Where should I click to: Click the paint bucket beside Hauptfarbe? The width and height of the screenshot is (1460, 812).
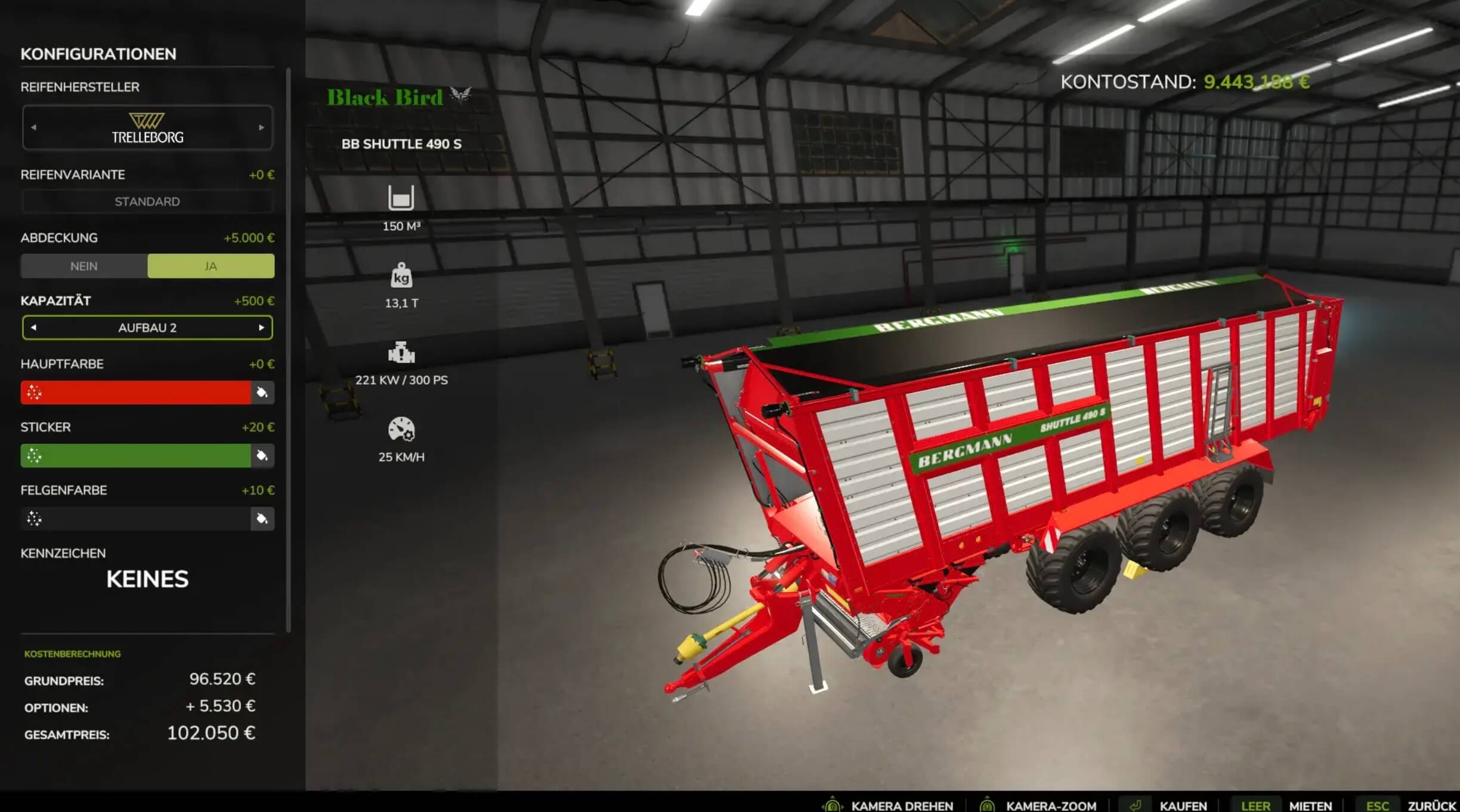click(x=262, y=393)
